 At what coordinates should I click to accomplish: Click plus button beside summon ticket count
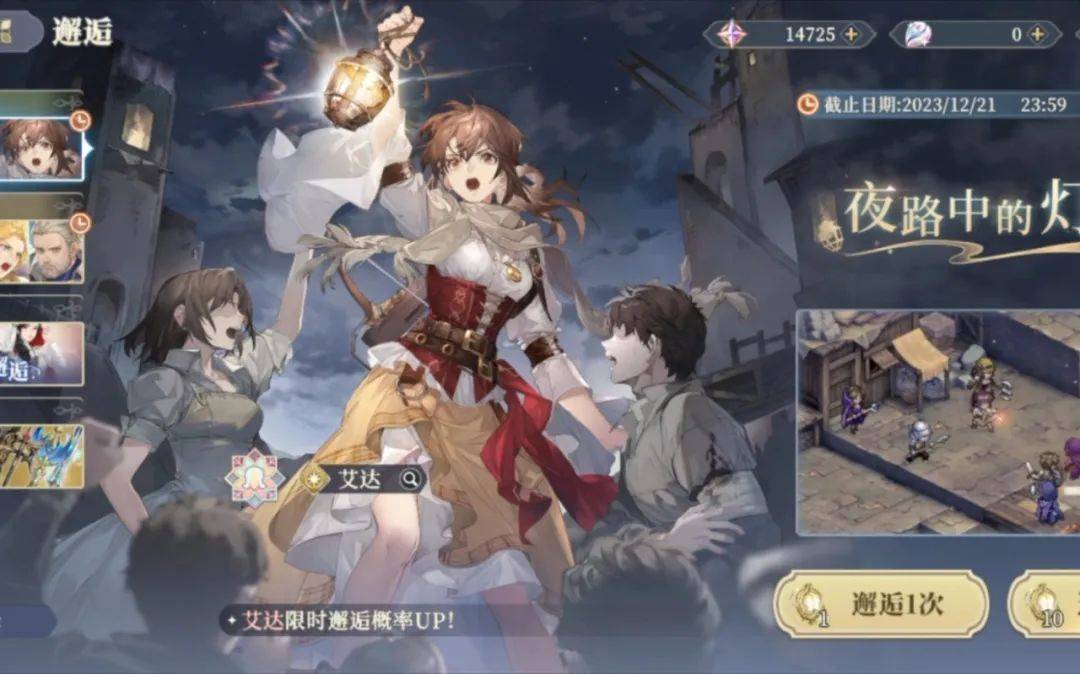tap(1039, 34)
